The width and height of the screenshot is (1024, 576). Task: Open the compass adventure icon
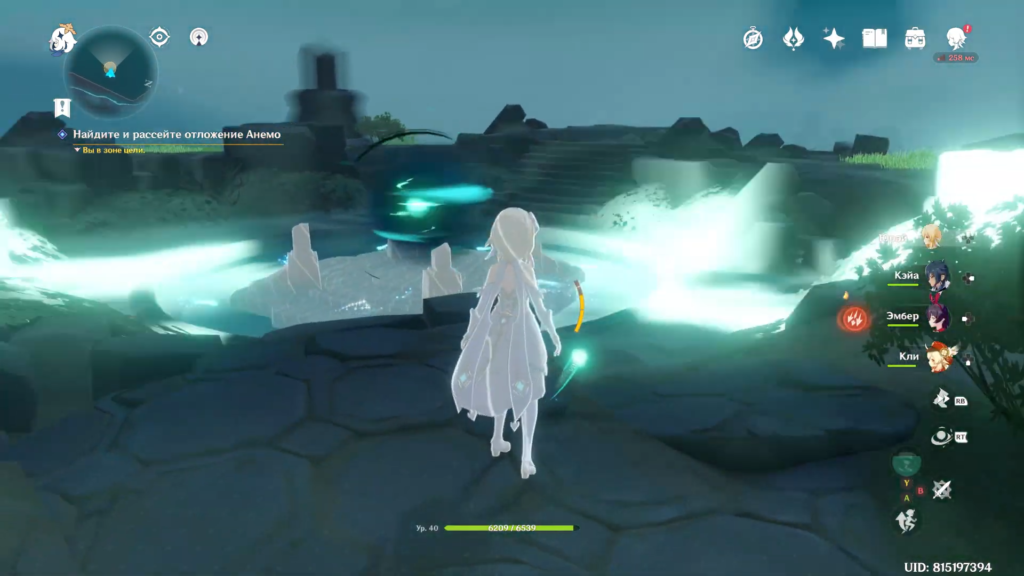(x=753, y=38)
